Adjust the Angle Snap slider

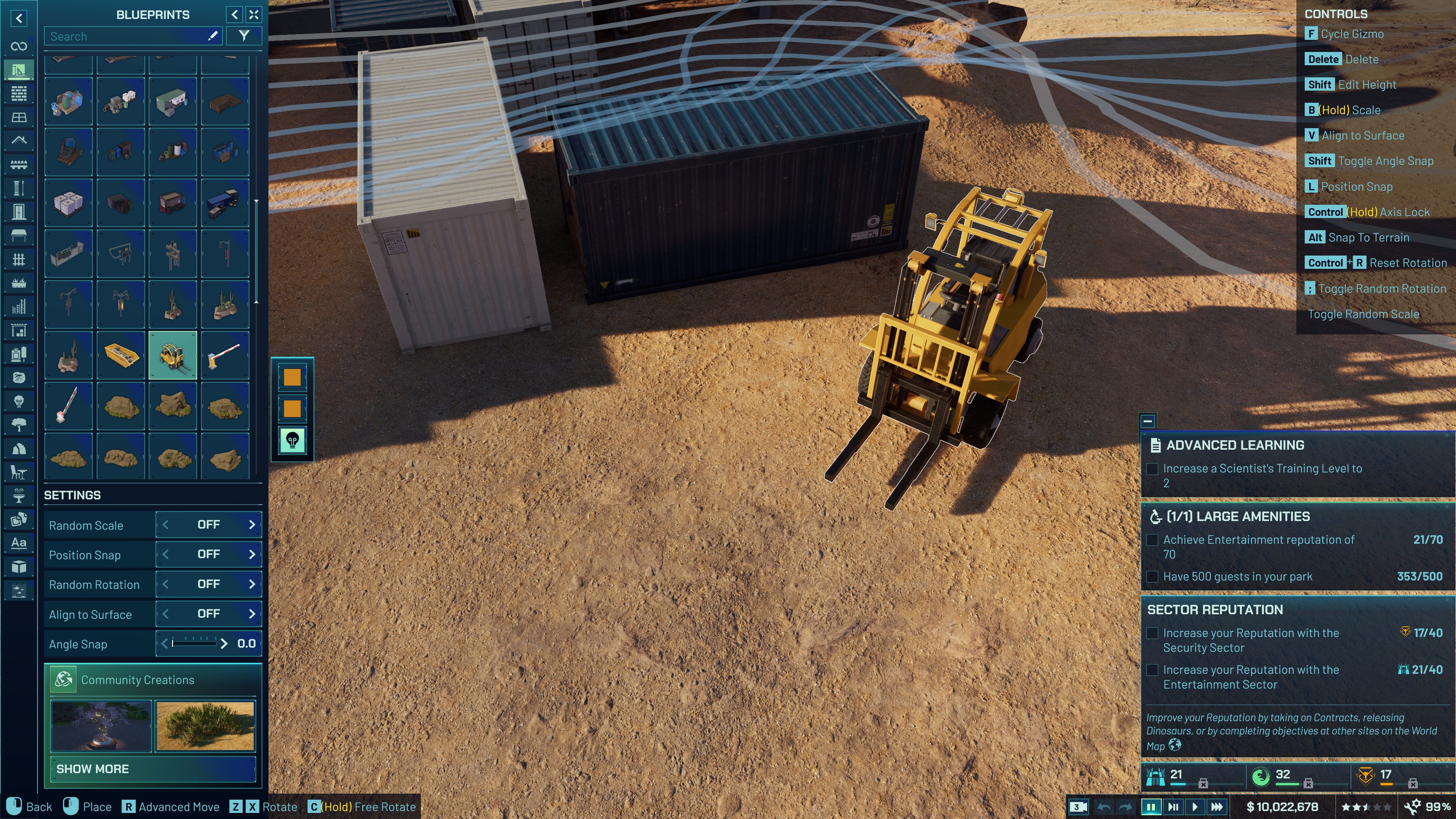point(195,643)
